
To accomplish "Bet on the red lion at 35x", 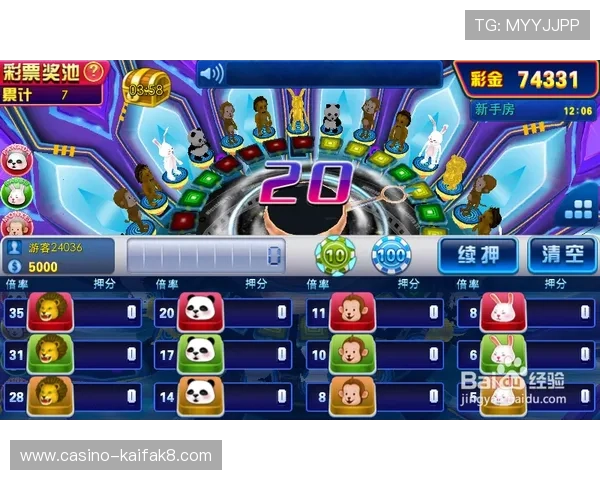I will pos(49,312).
